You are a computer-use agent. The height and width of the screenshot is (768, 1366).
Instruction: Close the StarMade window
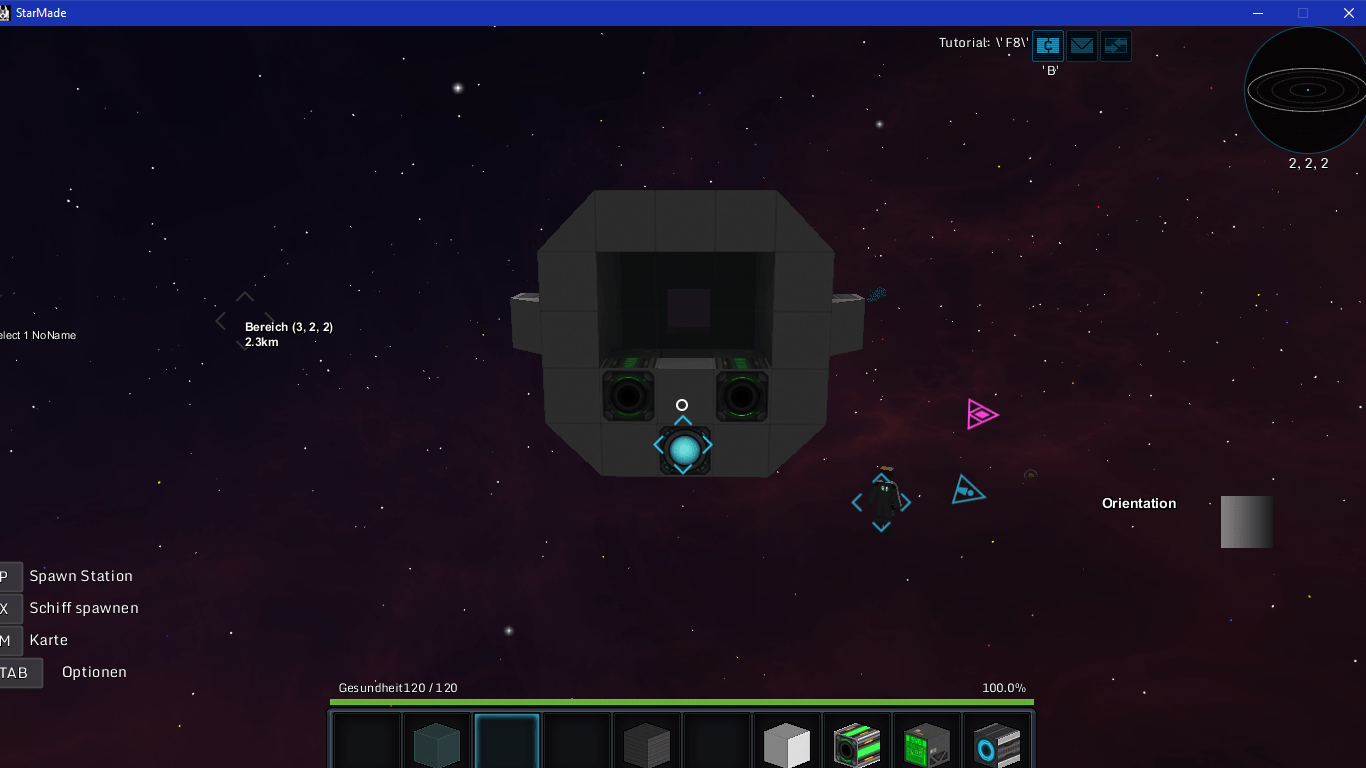(x=1348, y=13)
